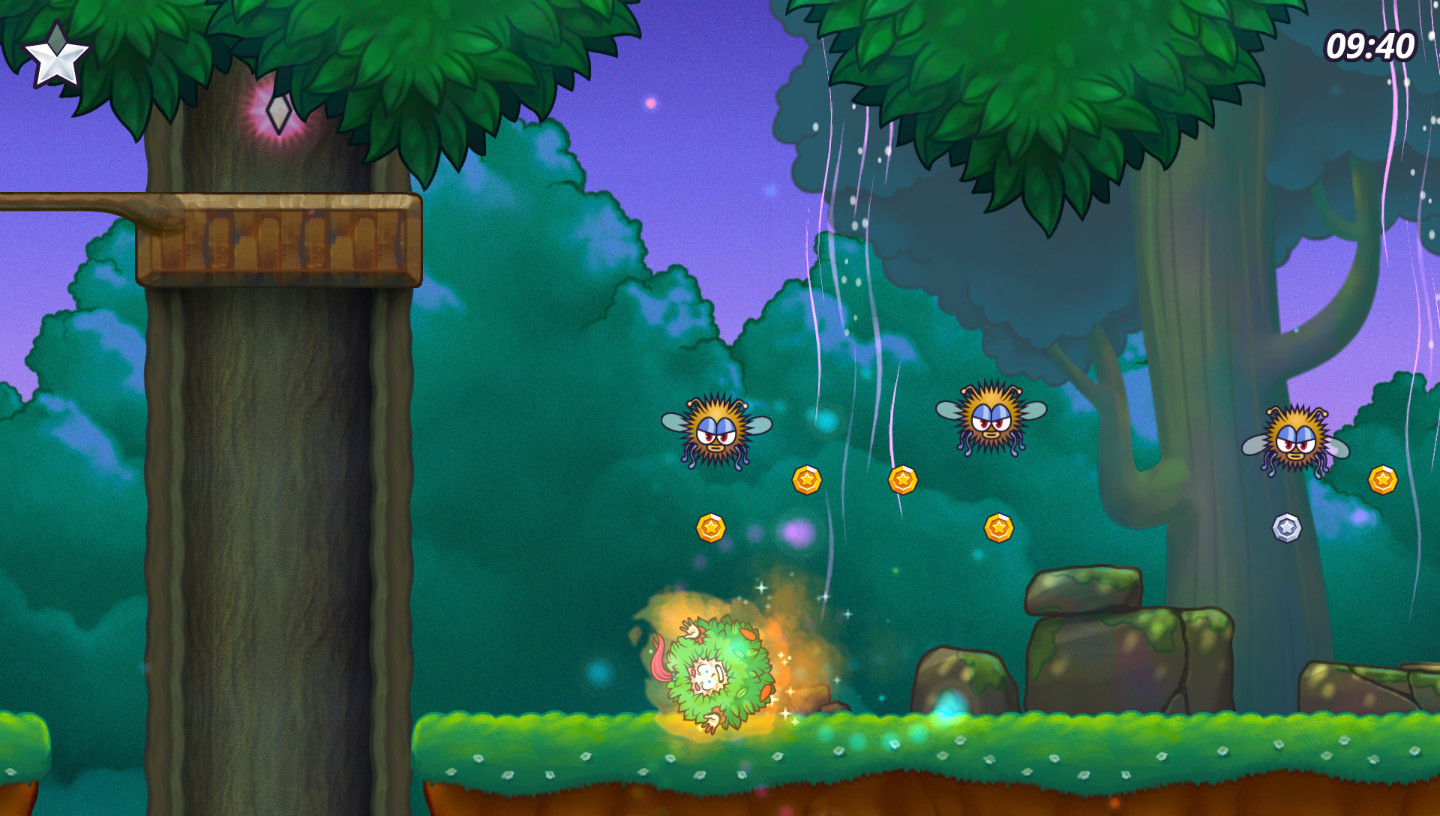This screenshot has width=1440, height=816.
Task: Click the silver coin on the right side
Action: click(x=1288, y=528)
